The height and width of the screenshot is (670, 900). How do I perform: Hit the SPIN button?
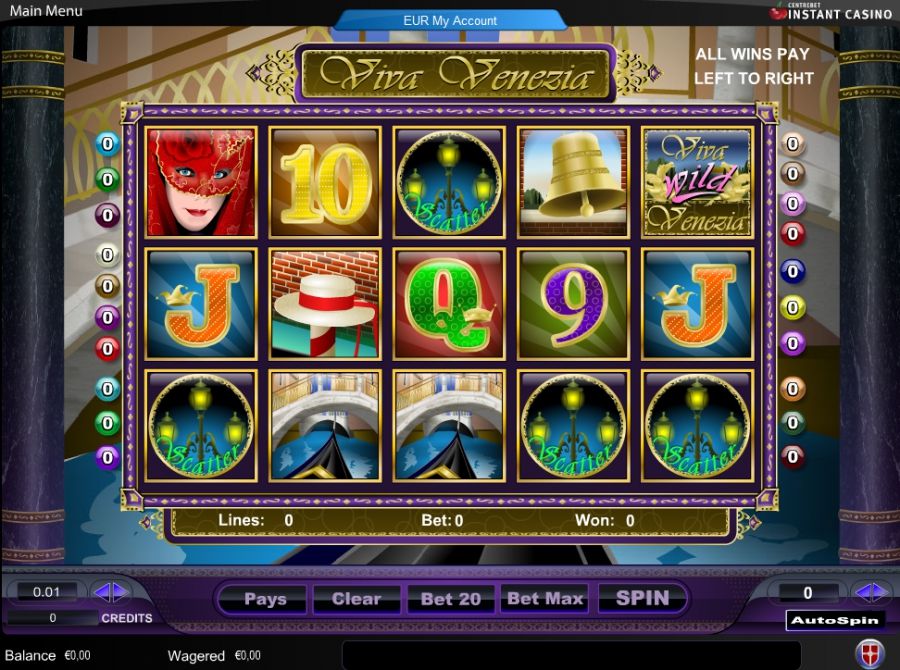(642, 598)
